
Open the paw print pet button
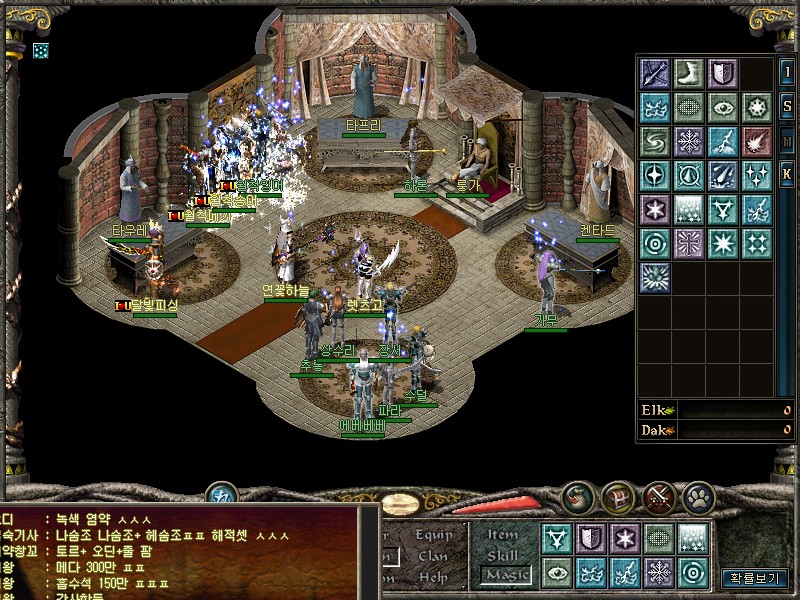(697, 497)
